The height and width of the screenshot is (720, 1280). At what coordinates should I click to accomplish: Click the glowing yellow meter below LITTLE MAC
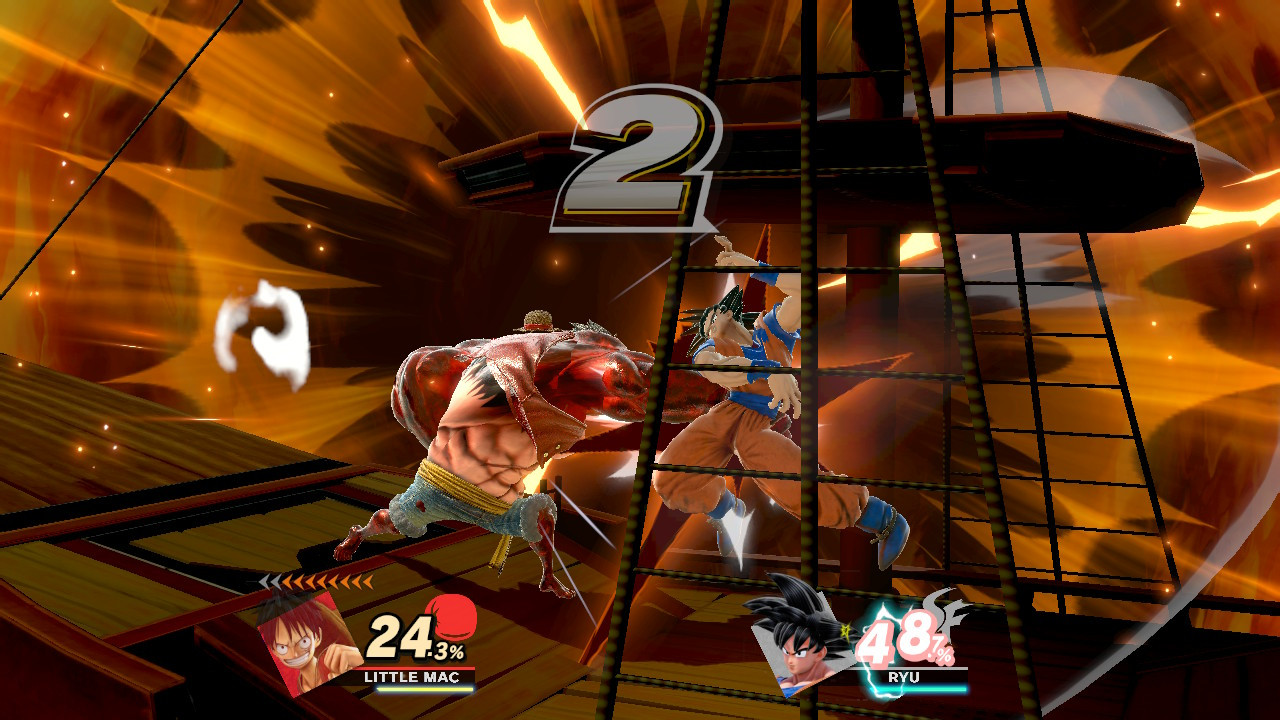[x=424, y=689]
